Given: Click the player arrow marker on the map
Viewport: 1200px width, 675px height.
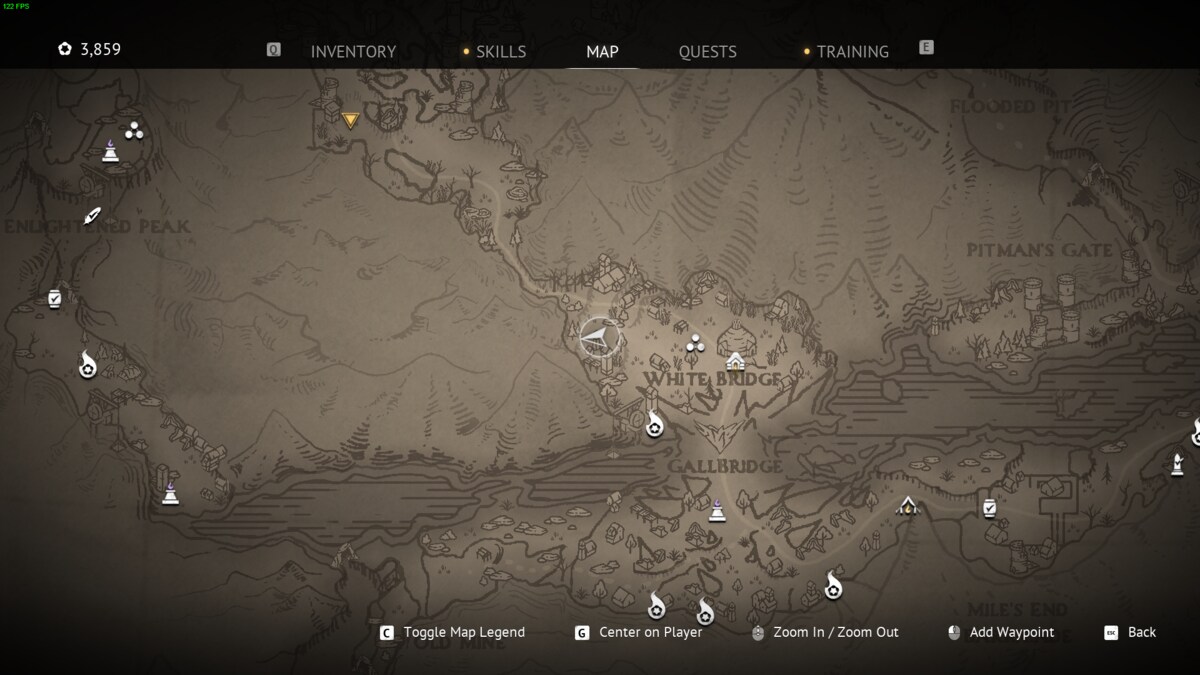Looking at the screenshot, I should (x=599, y=337).
